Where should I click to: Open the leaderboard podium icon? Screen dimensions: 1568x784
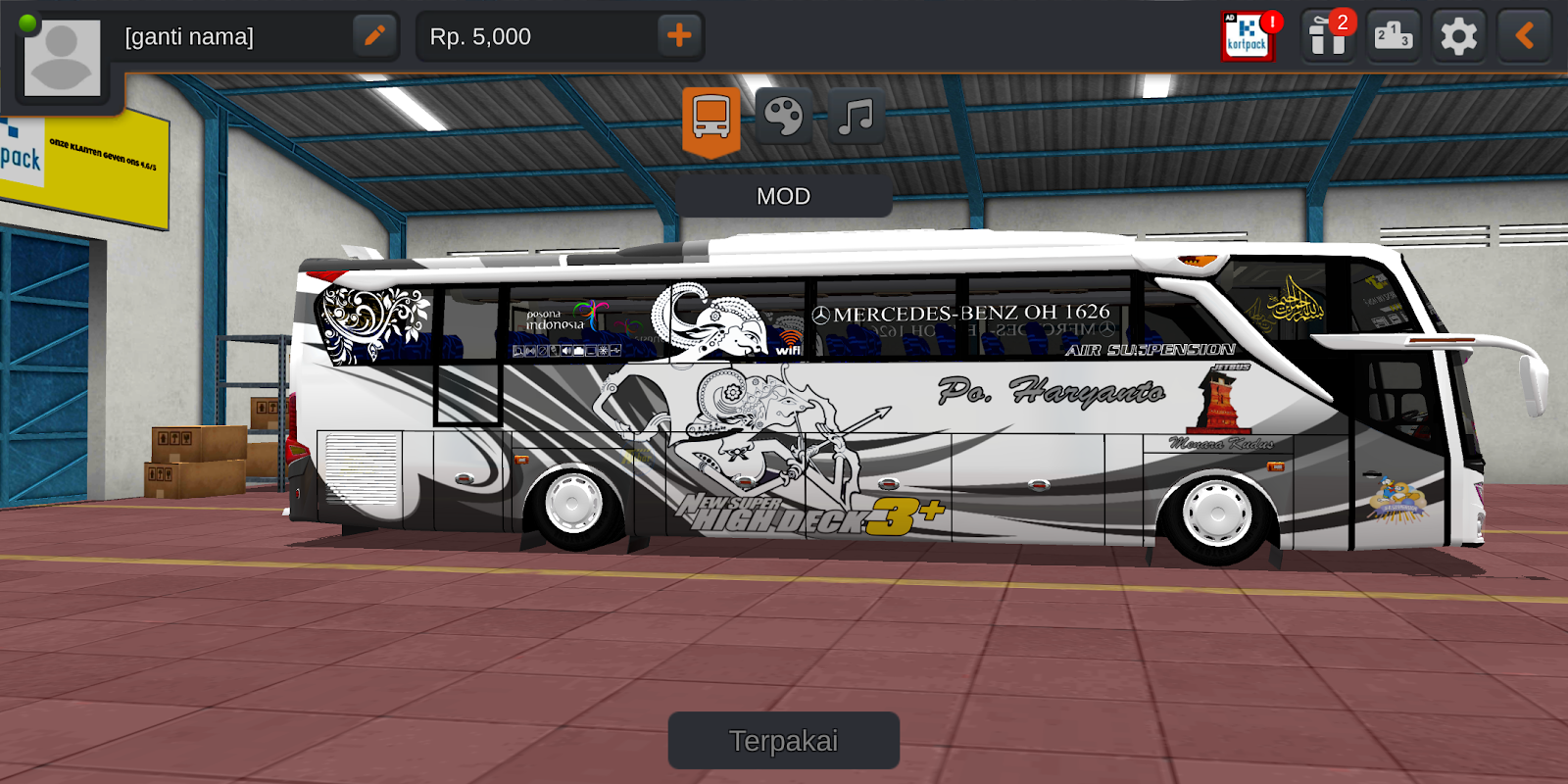[1393, 36]
